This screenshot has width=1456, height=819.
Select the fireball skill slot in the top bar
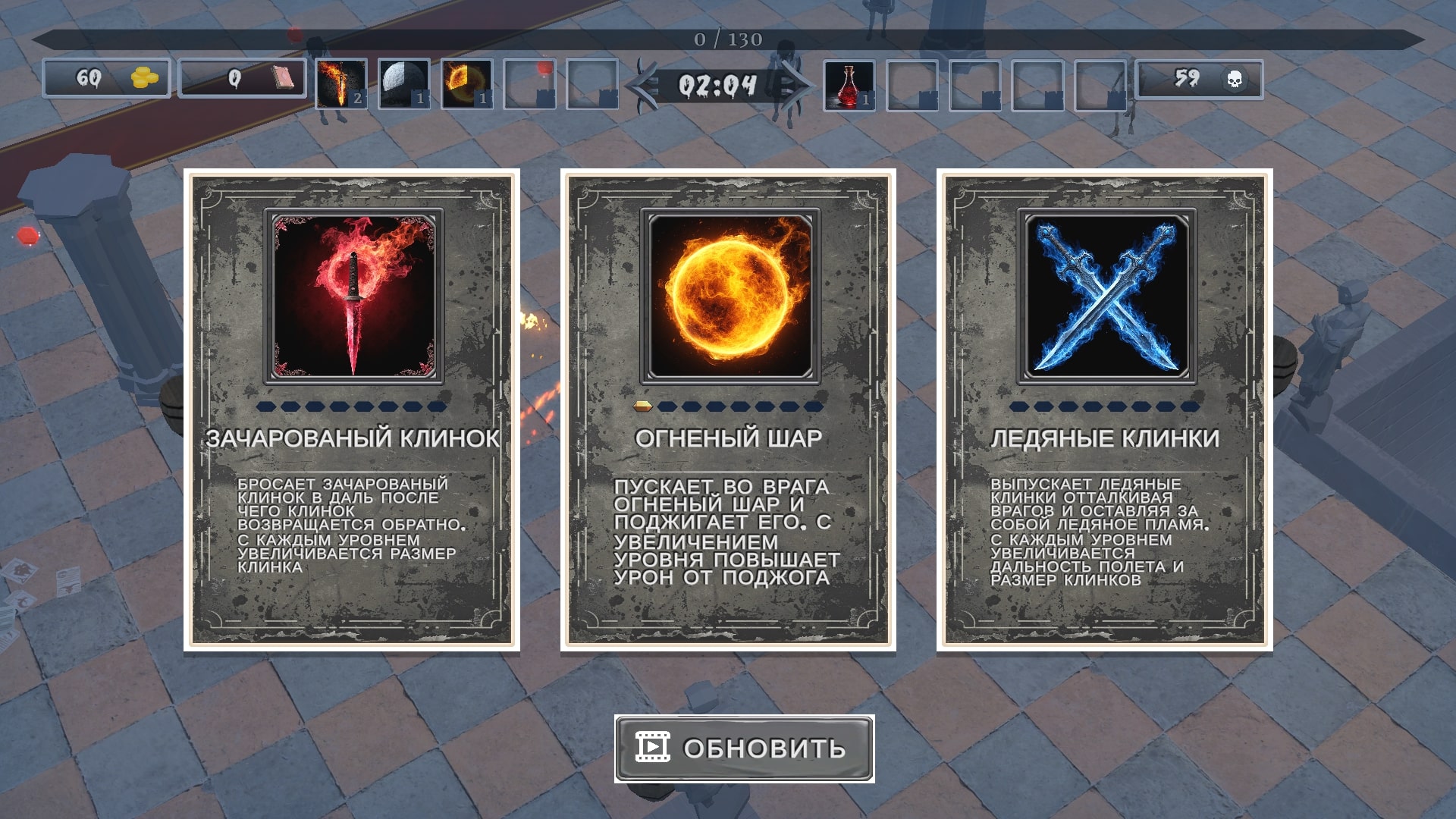467,83
